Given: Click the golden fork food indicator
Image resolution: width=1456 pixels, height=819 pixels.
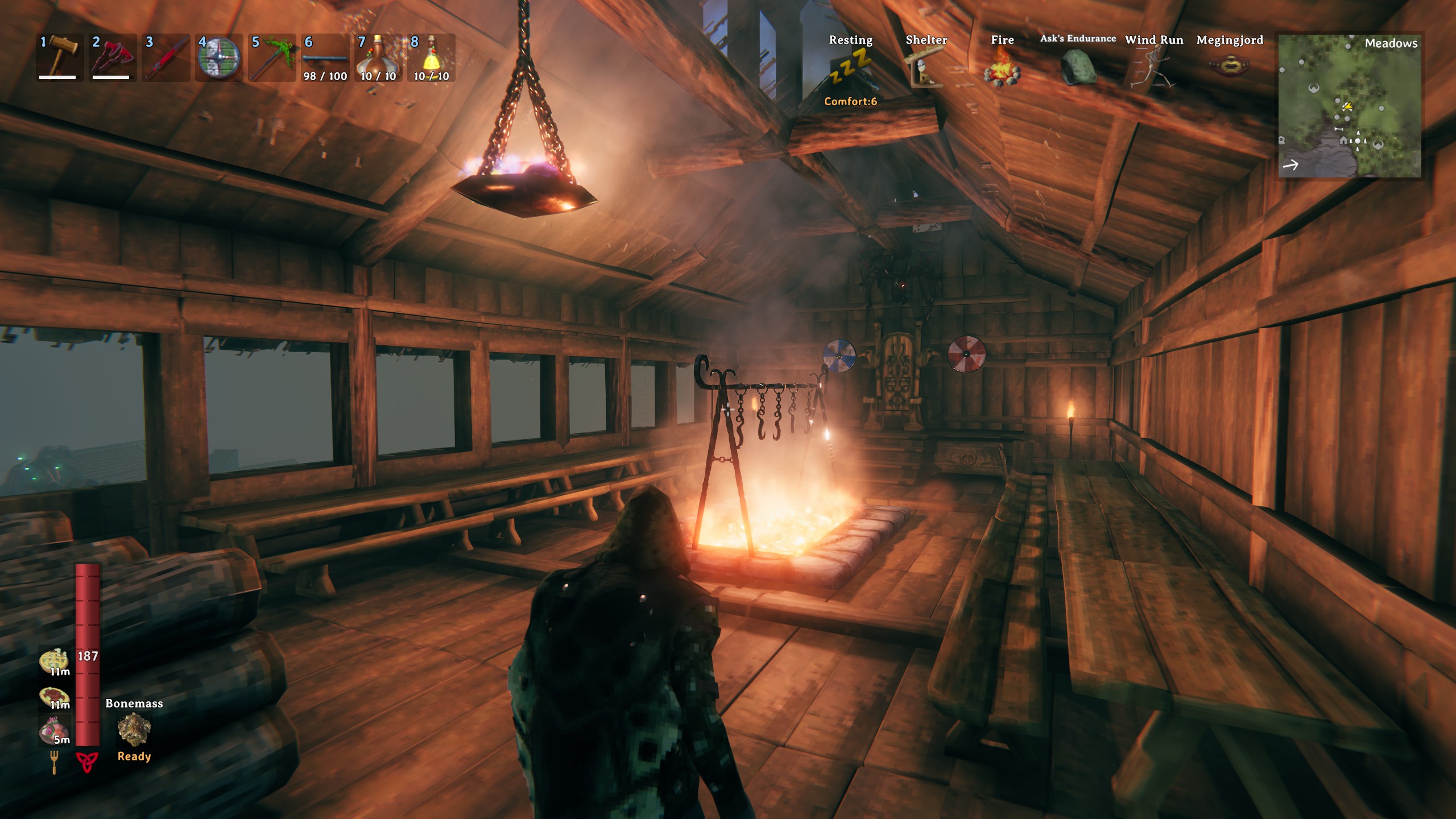Looking at the screenshot, I should 54,762.
